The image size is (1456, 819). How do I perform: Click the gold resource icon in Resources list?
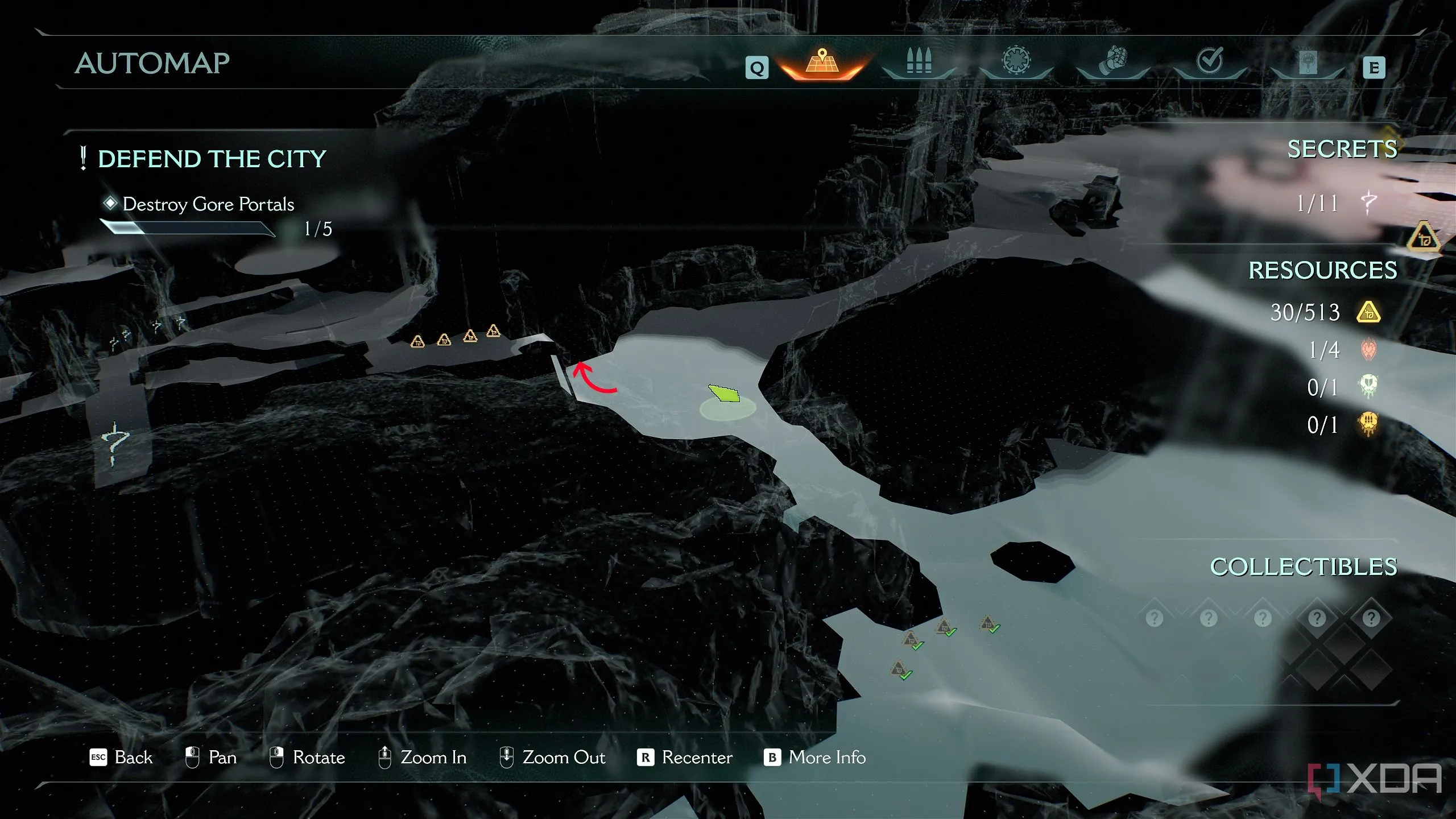pos(1368,312)
